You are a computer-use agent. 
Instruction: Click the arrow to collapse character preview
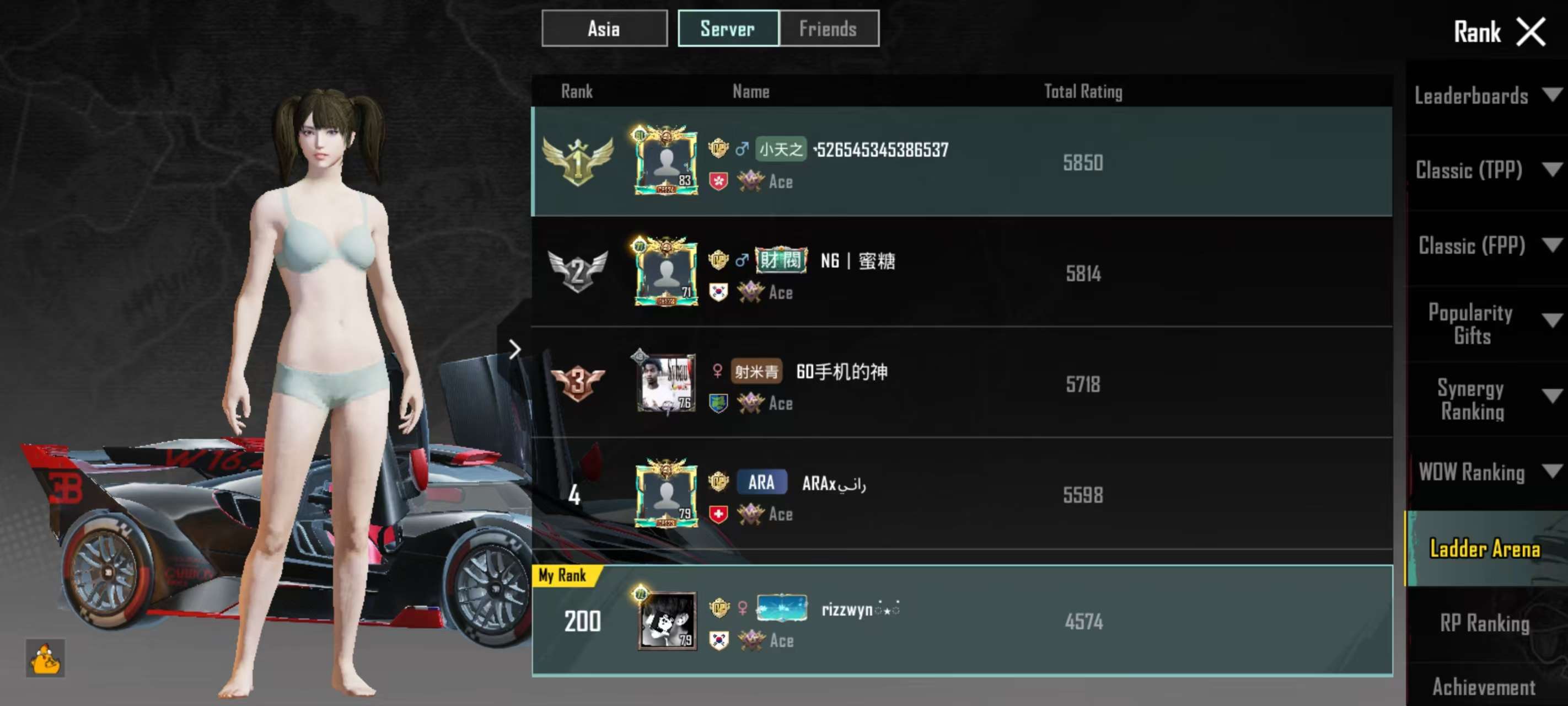(x=515, y=349)
